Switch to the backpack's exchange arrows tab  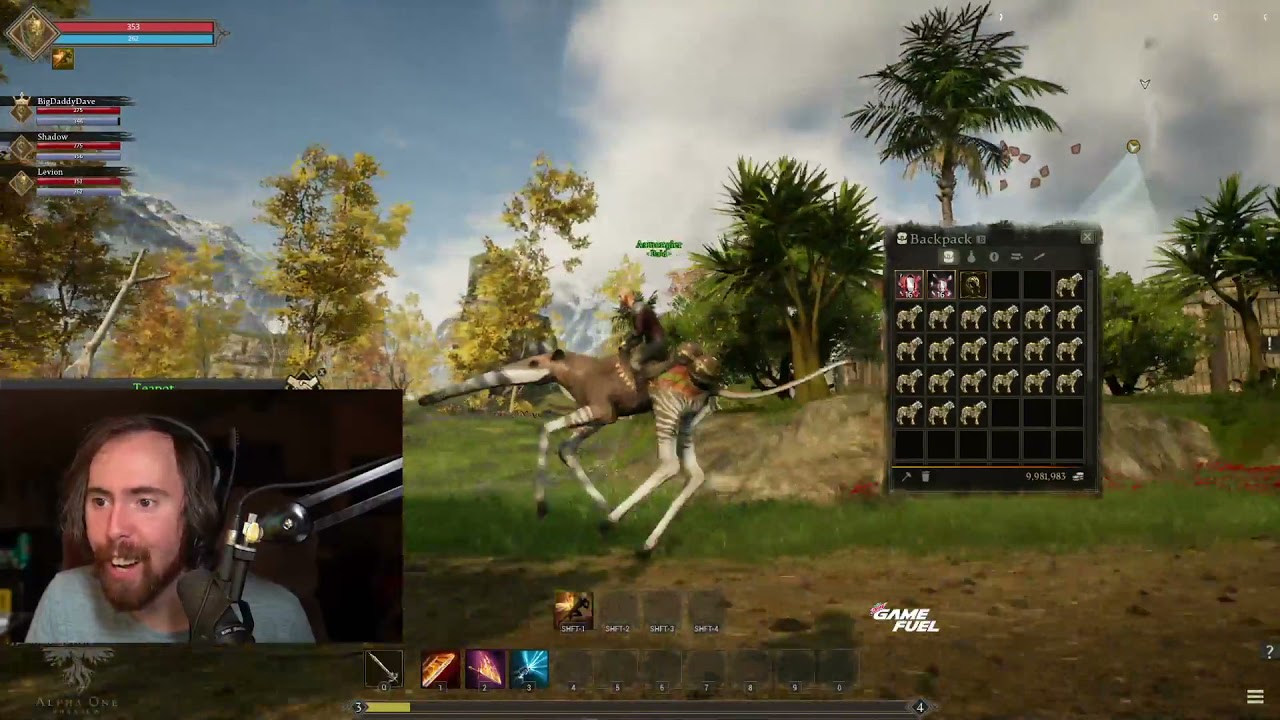pyautogui.click(x=1016, y=257)
